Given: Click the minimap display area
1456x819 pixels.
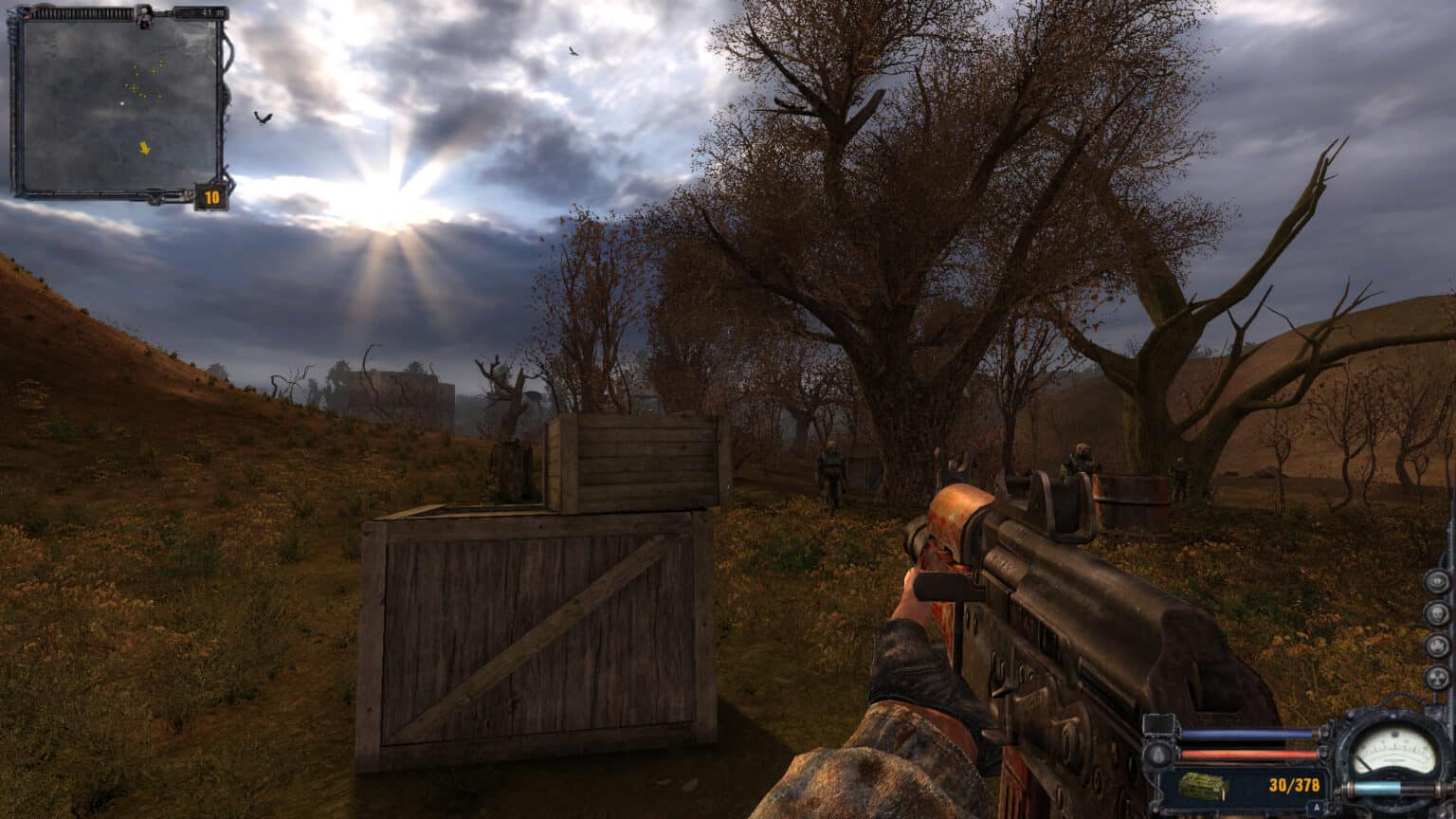Looking at the screenshot, I should (123, 104).
